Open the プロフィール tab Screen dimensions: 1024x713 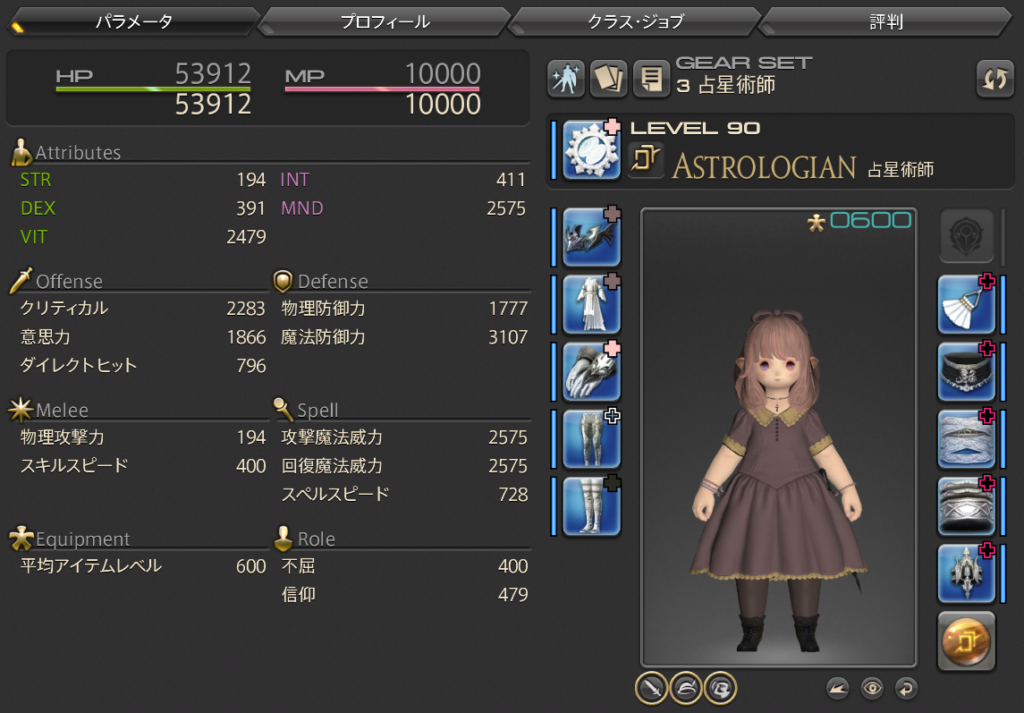pos(385,21)
